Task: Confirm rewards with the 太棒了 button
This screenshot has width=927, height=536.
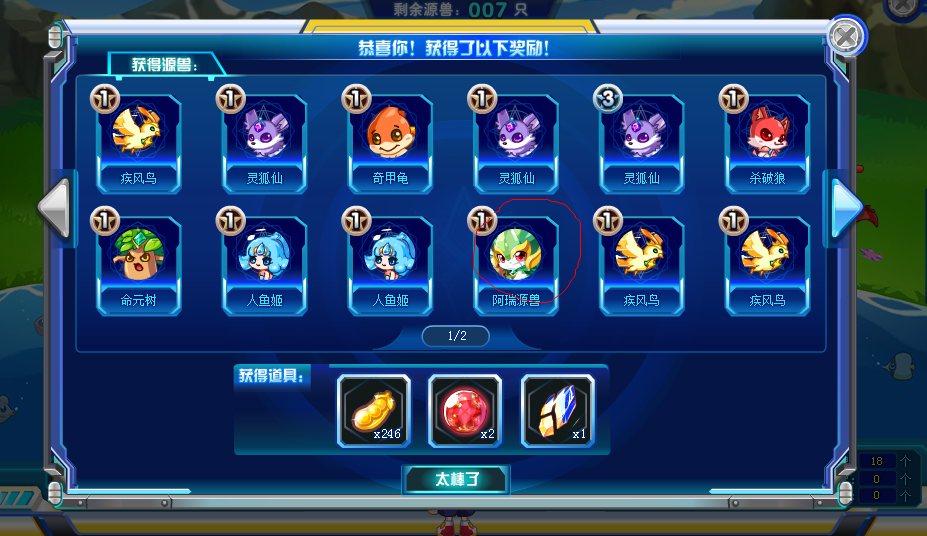Action: 456,480
